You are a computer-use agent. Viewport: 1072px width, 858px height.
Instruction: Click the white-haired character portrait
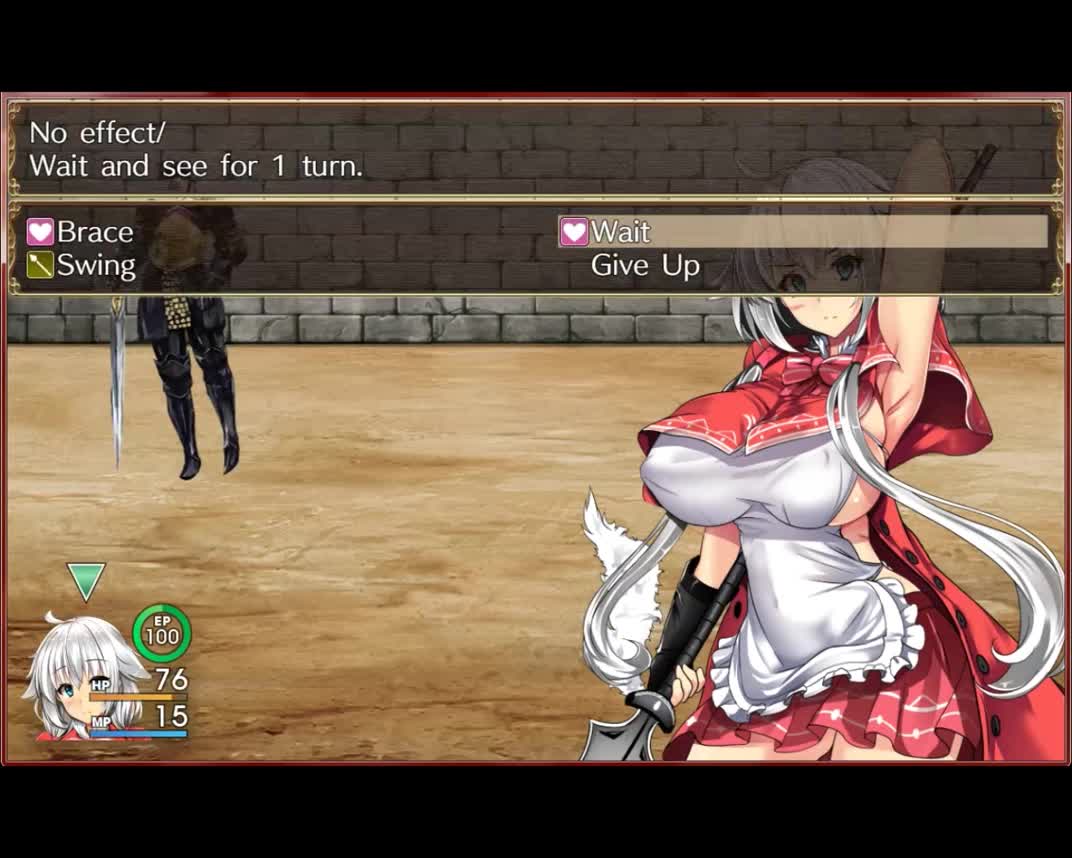(75, 680)
